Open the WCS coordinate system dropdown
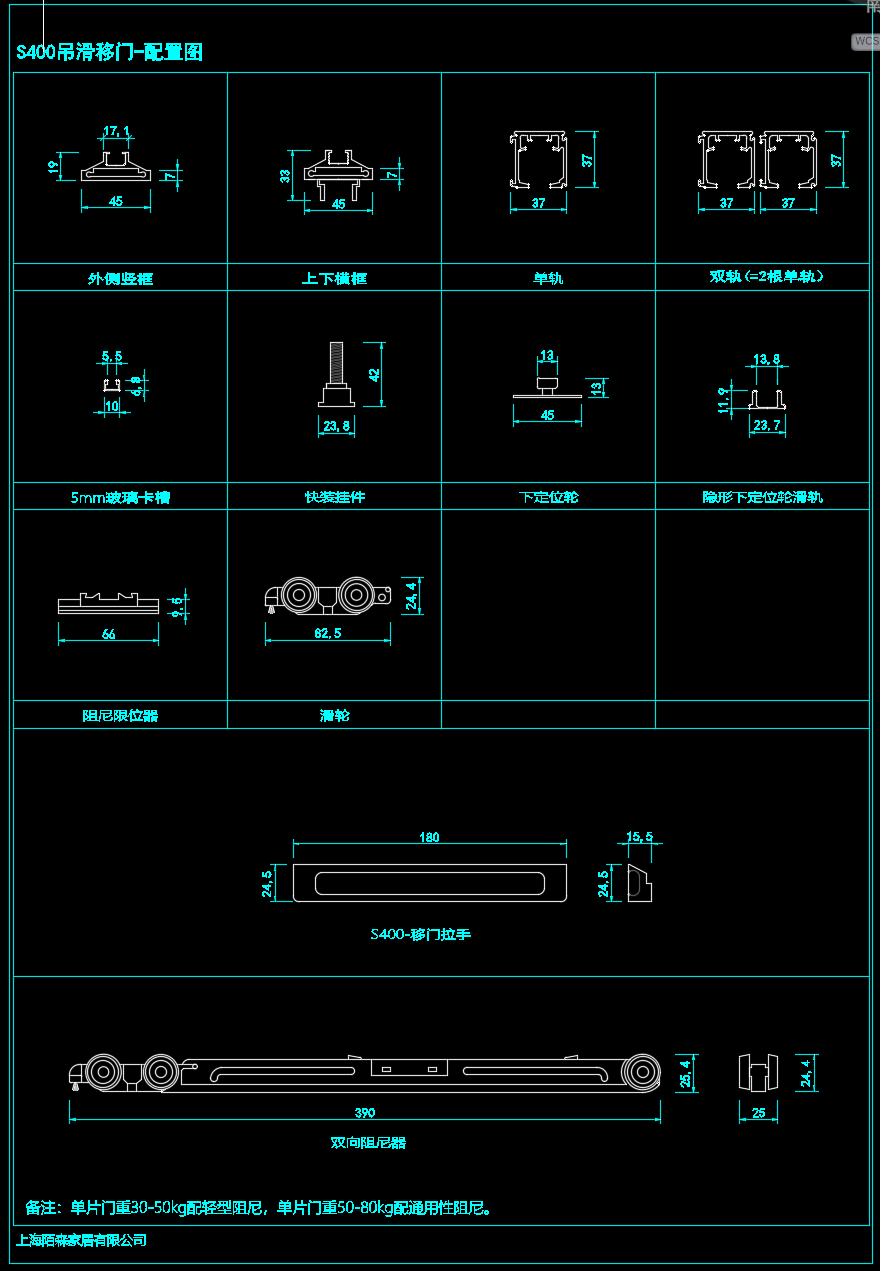 tap(866, 42)
